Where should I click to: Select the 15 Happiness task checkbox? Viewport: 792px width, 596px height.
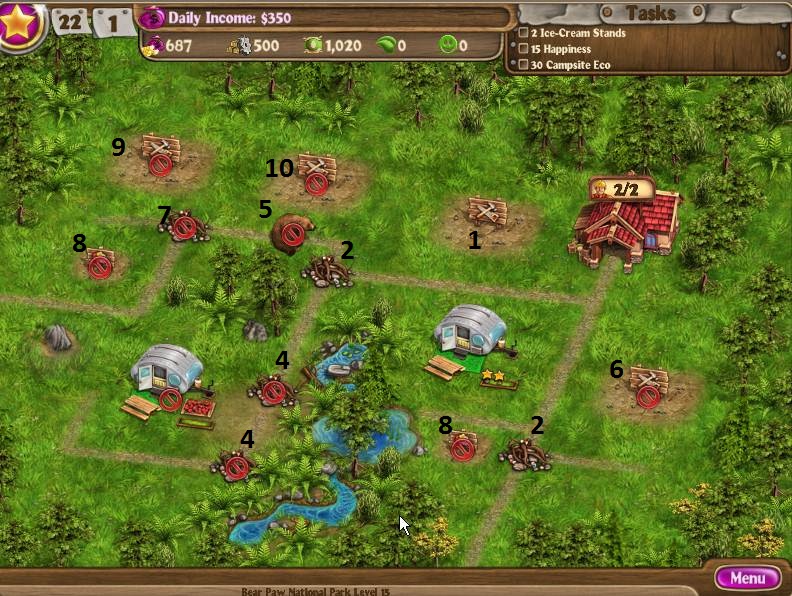coord(523,49)
